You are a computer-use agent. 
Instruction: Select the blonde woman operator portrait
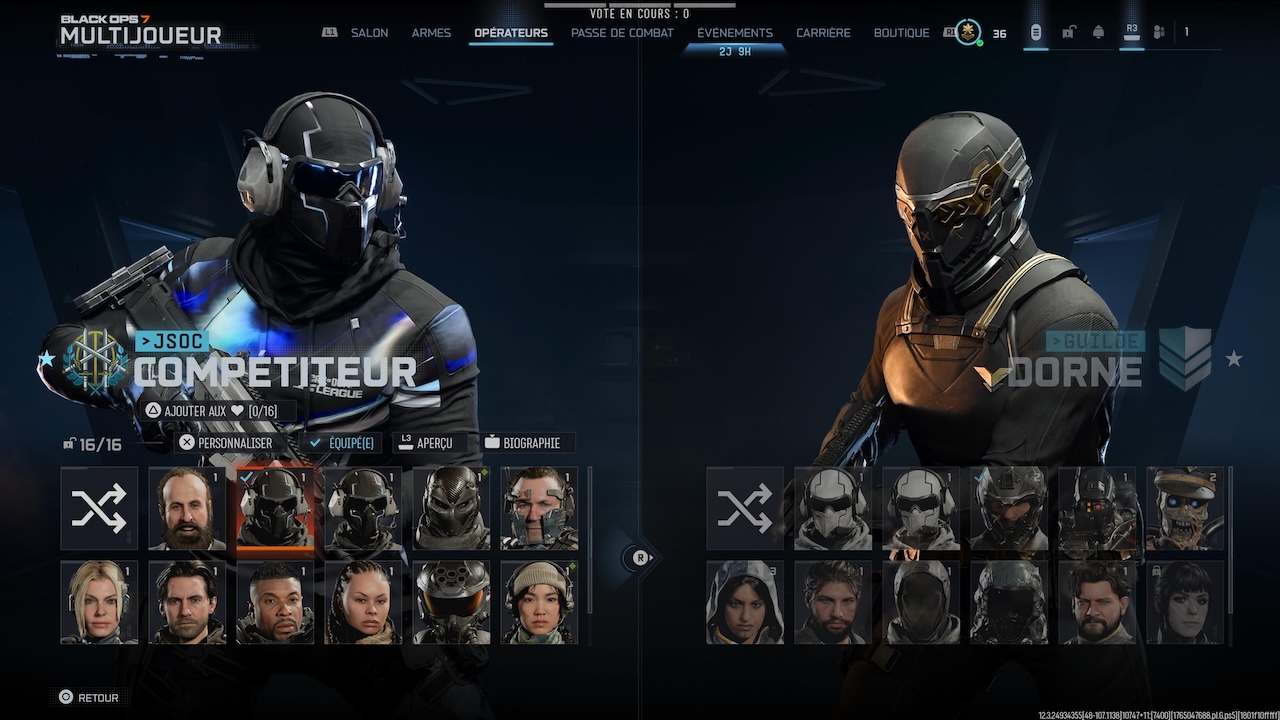click(99, 602)
